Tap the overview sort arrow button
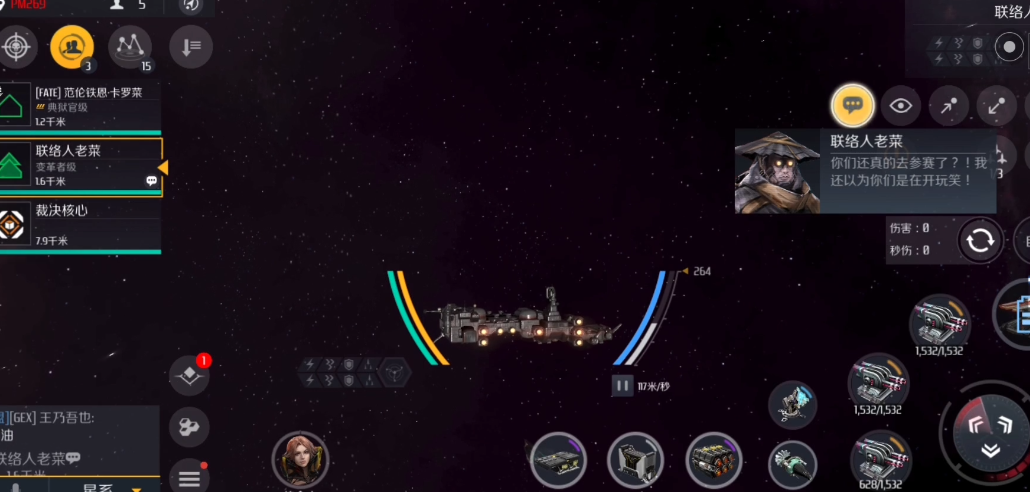The image size is (1030, 492). (190, 45)
